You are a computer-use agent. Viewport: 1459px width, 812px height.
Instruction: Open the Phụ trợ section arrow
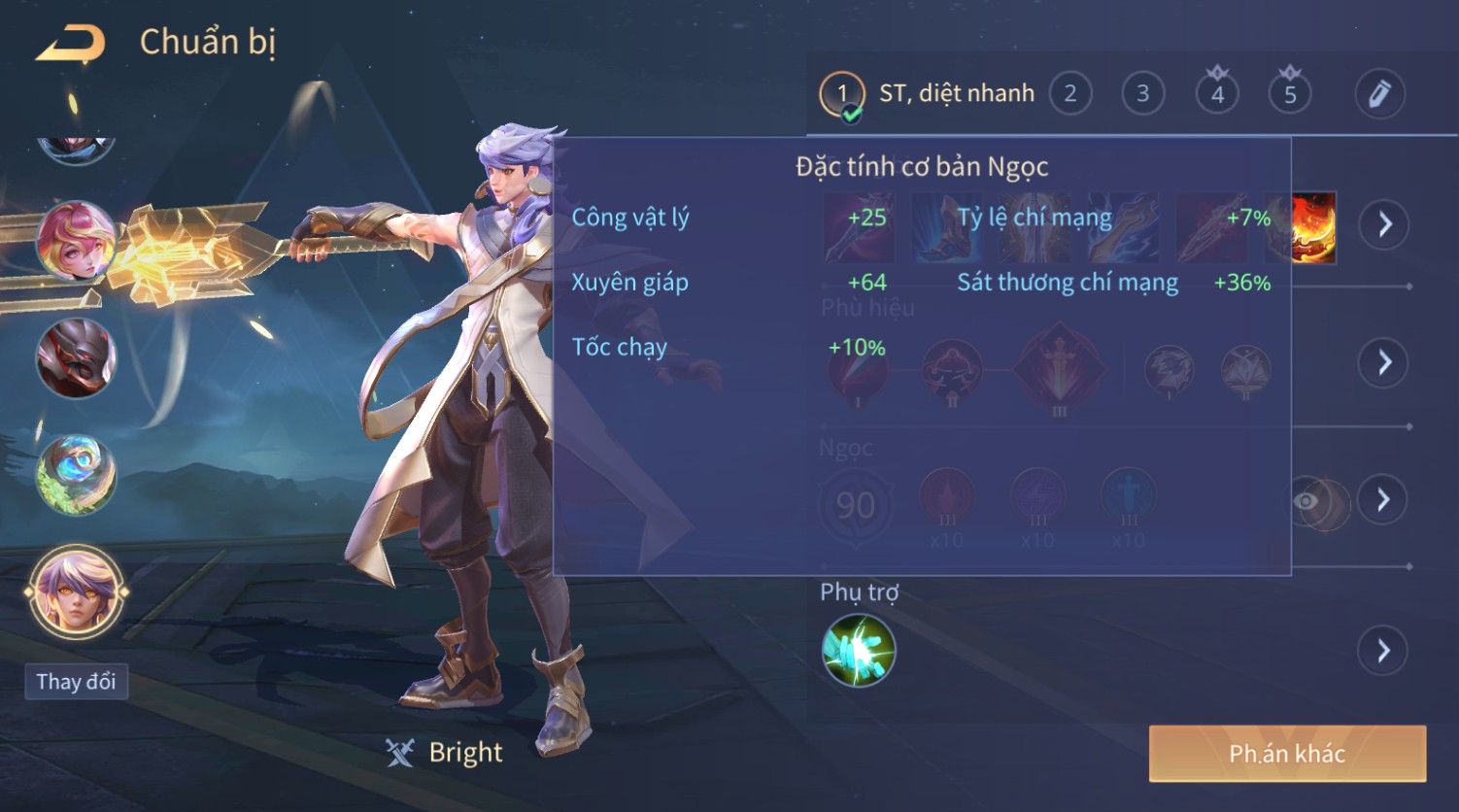coord(1384,650)
